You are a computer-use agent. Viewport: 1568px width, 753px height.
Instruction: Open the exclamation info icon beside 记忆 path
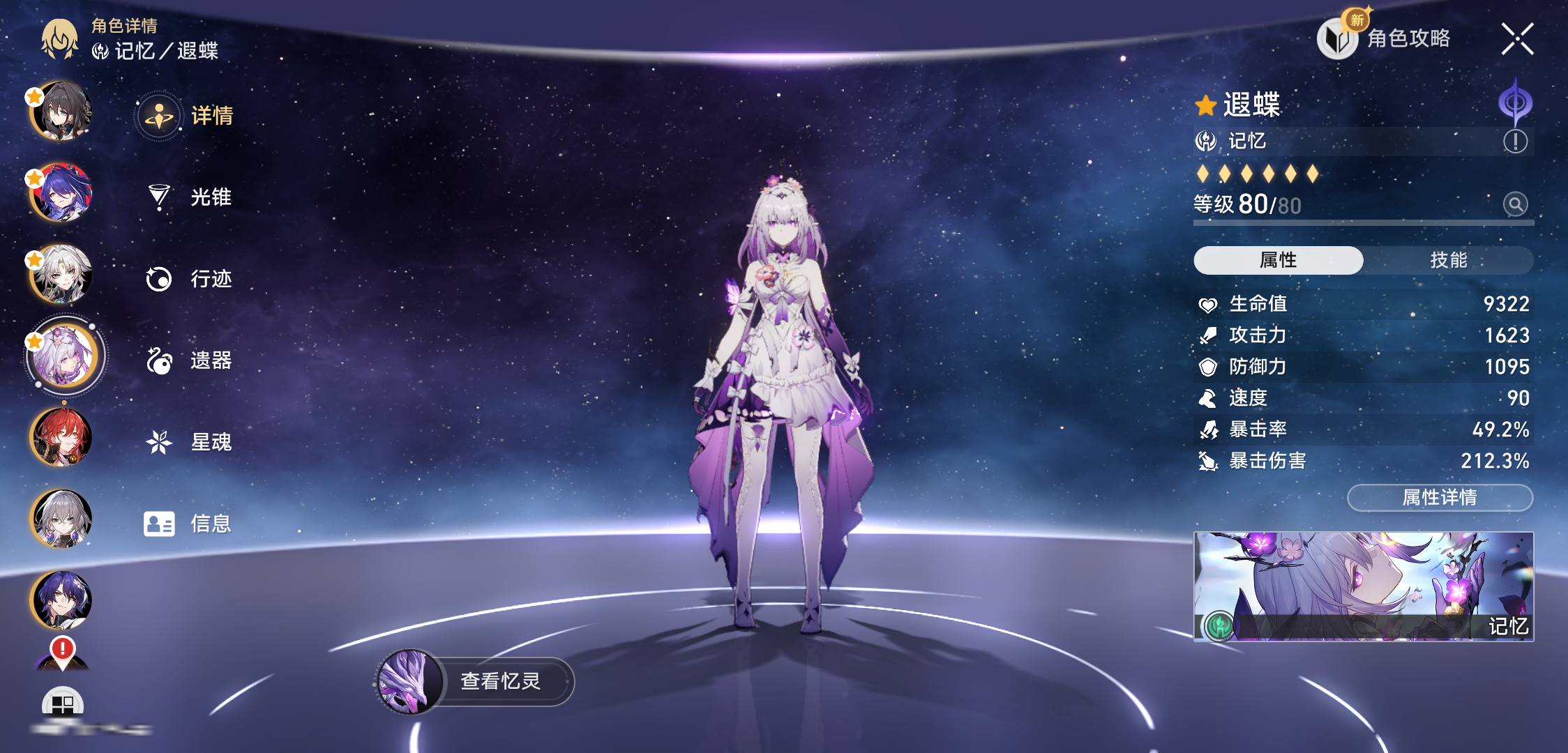point(1515,142)
